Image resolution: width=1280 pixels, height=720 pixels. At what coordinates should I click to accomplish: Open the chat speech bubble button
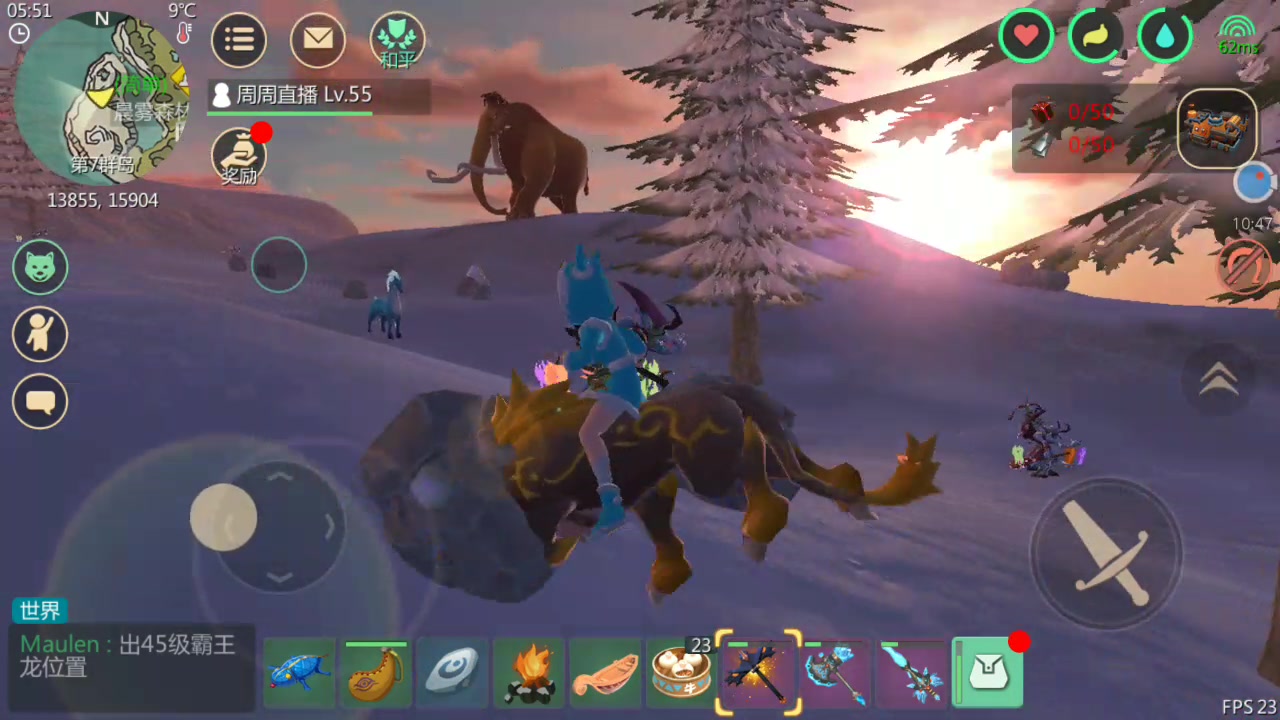tap(40, 402)
